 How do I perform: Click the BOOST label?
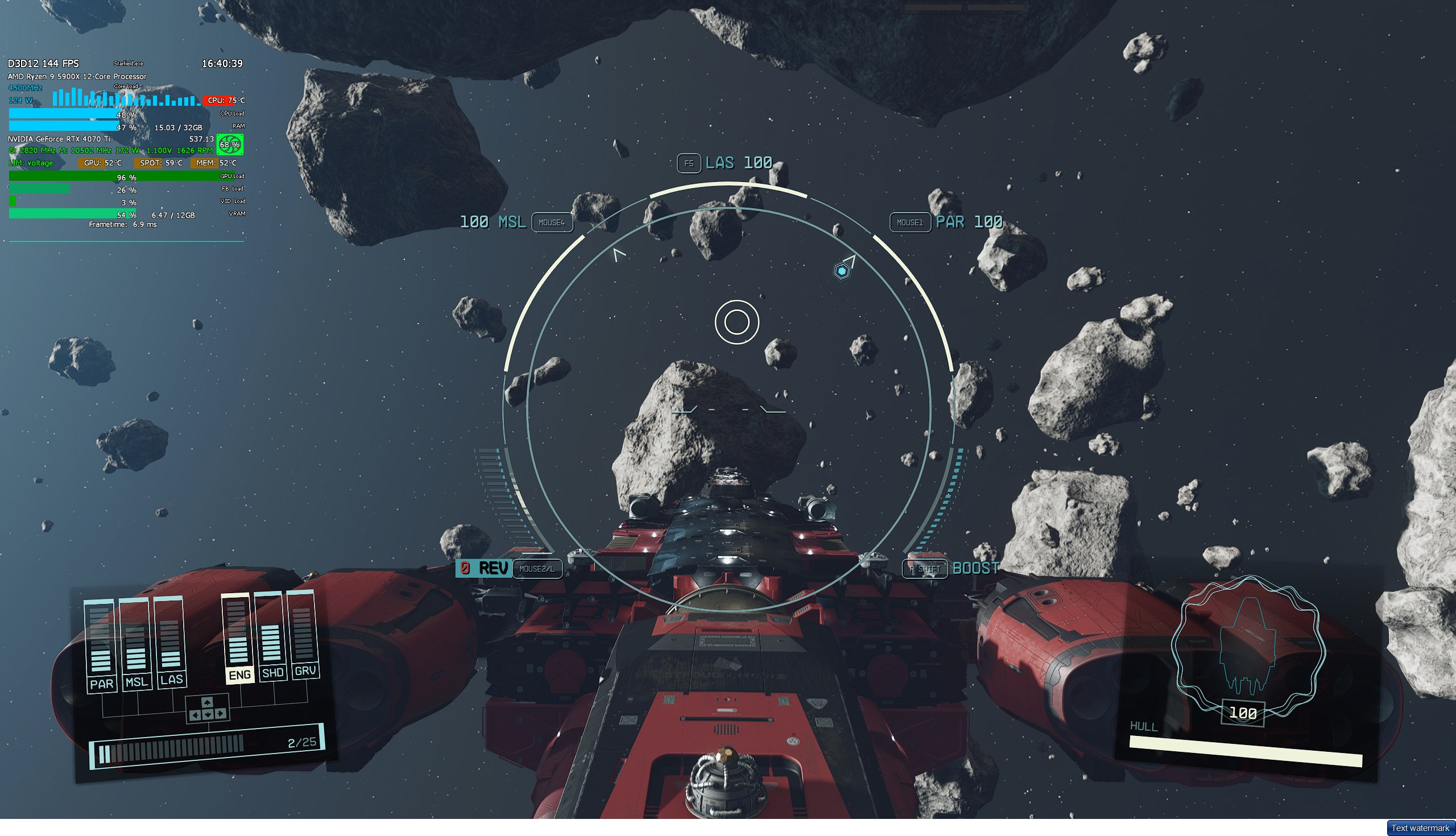coord(974,569)
